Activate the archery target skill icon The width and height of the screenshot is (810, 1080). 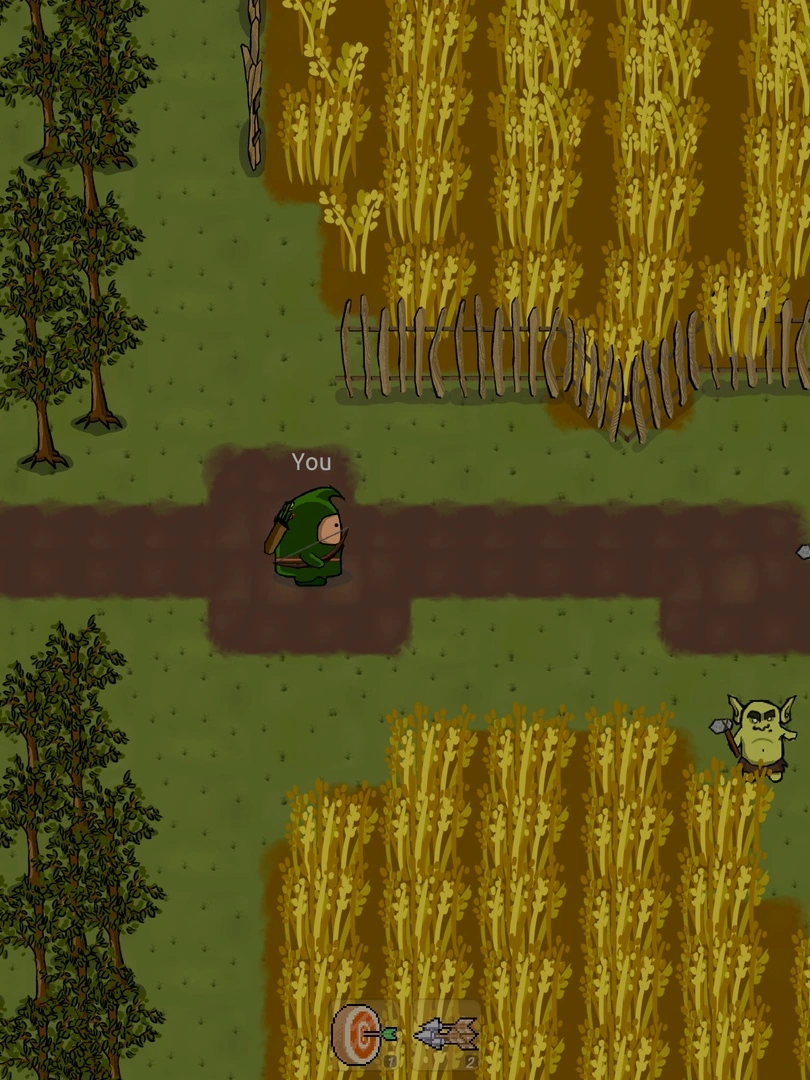click(x=362, y=1035)
